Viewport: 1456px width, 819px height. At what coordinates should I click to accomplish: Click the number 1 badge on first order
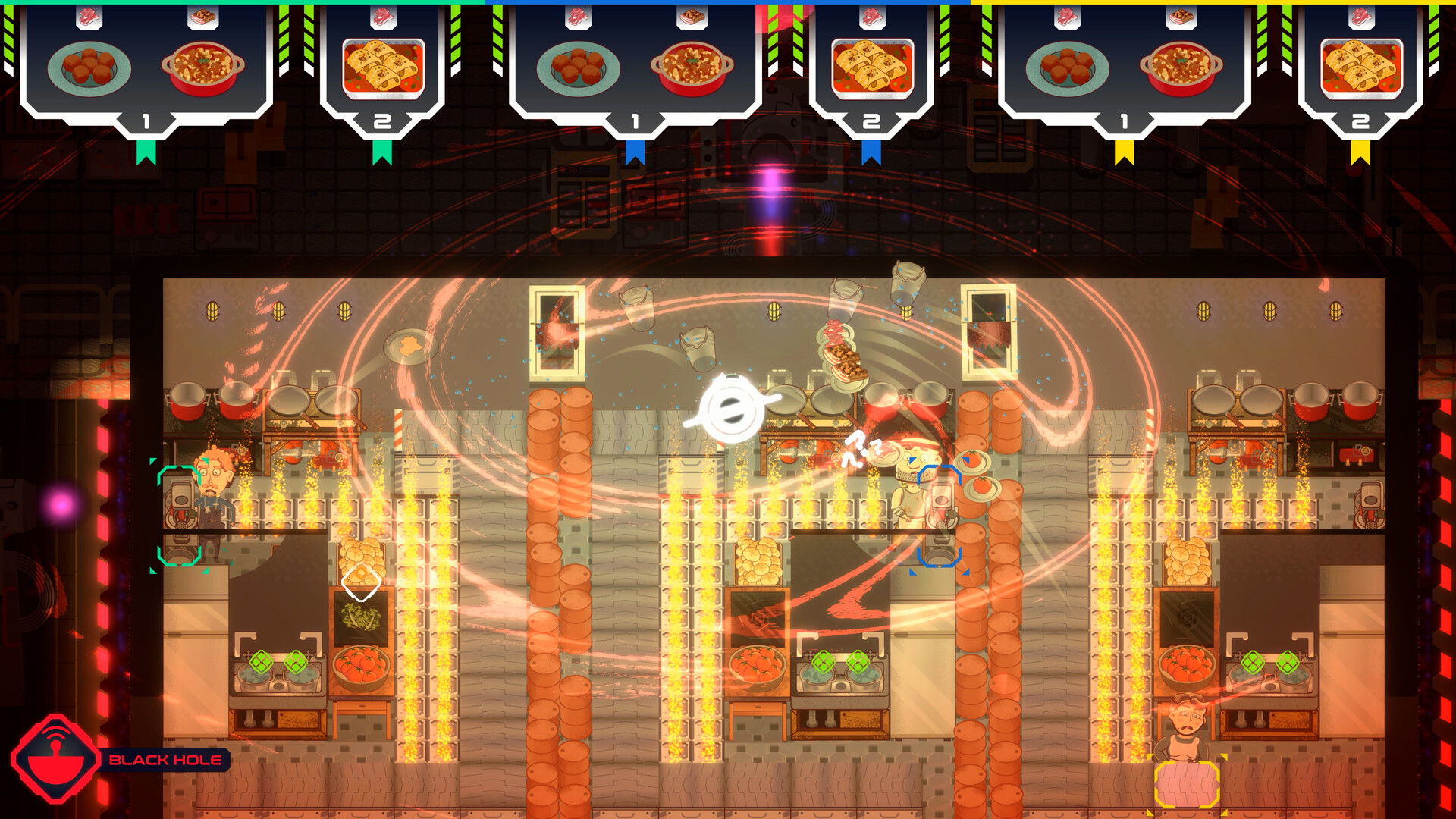[x=146, y=119]
